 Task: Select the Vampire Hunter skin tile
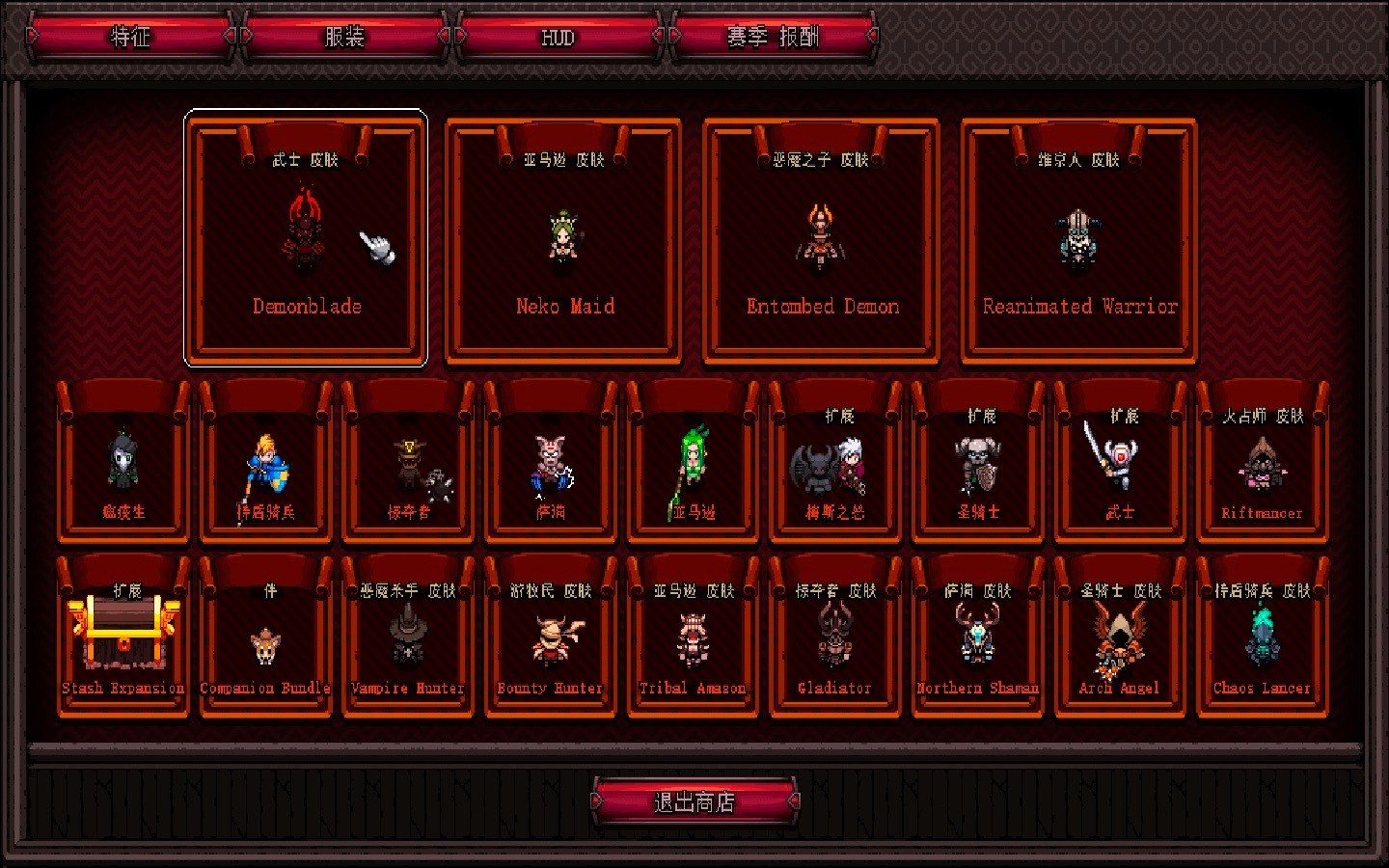pos(408,637)
